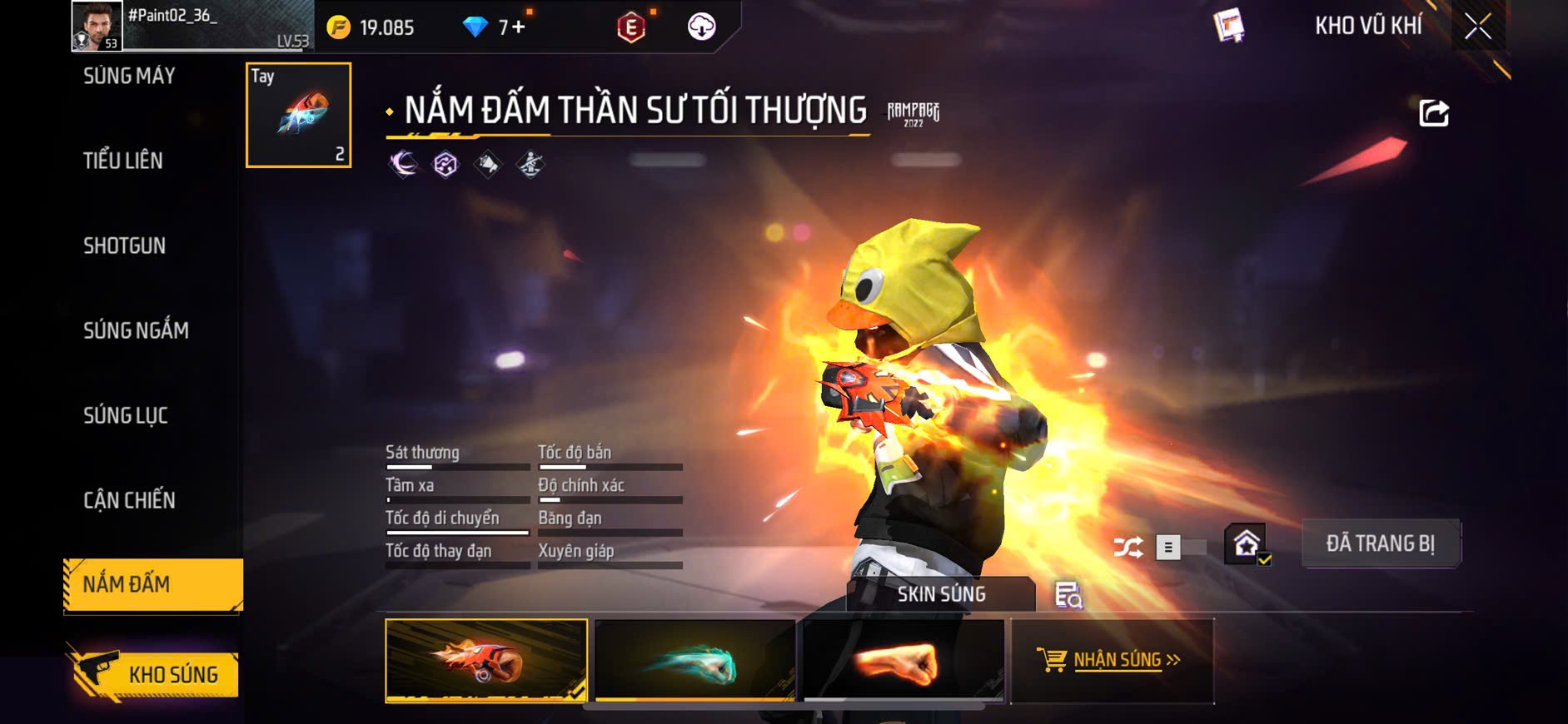The image size is (1568, 724).
Task: Select the SHOTGUN category
Action: tap(125, 245)
